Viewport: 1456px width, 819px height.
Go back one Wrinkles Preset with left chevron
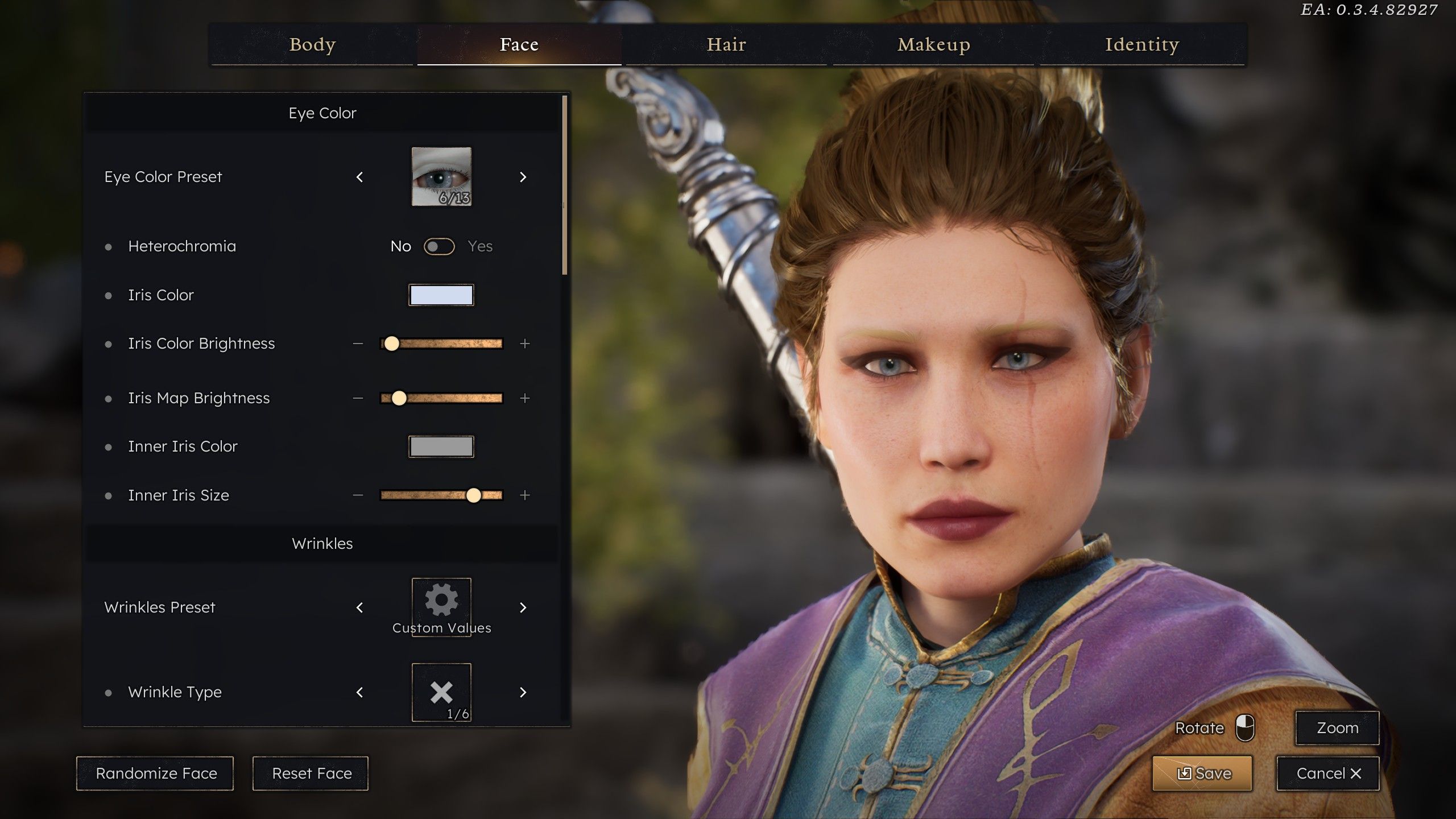360,607
